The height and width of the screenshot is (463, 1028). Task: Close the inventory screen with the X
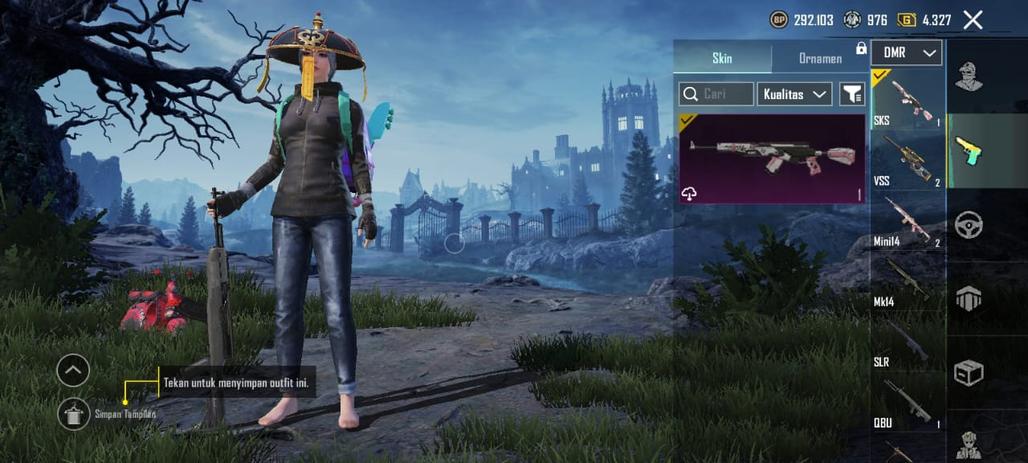click(972, 20)
